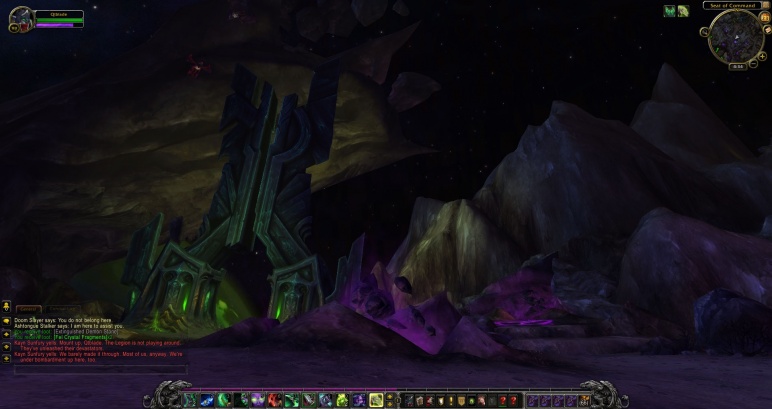Use the first action bar ability slot
The height and width of the screenshot is (409, 772).
click(x=192, y=400)
